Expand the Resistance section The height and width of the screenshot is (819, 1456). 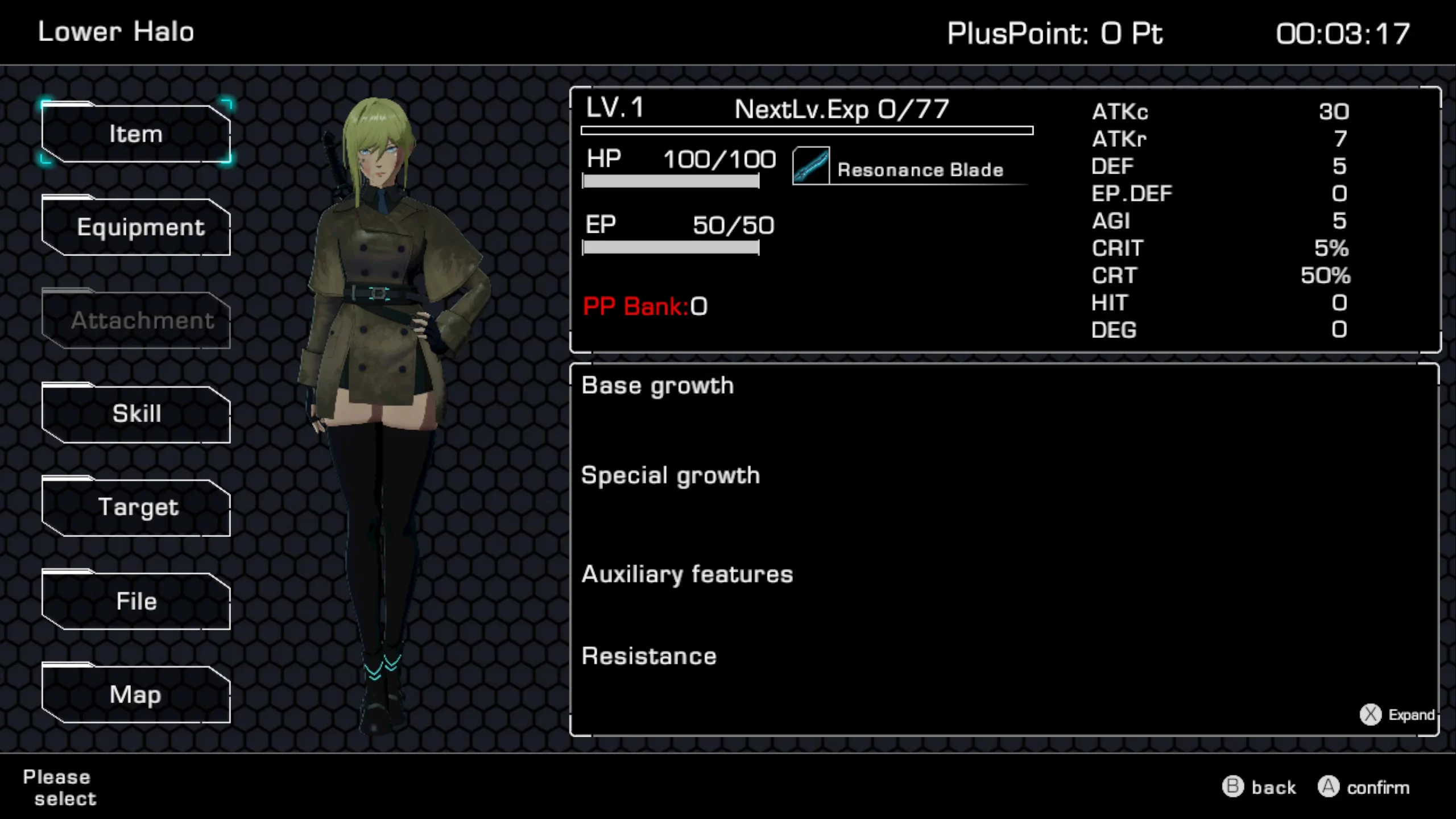pos(649,655)
